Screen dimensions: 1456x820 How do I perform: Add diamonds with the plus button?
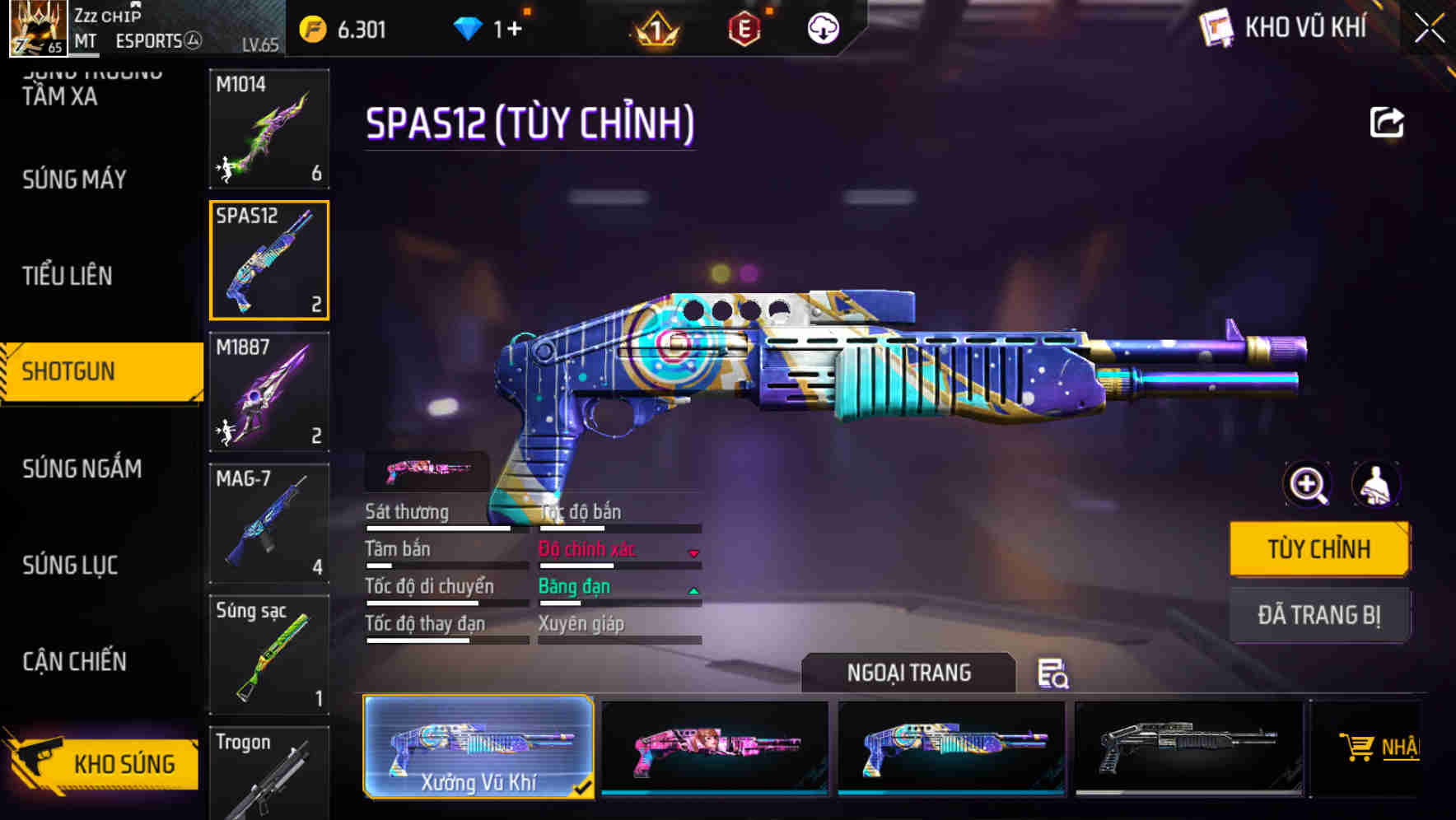pos(514,30)
